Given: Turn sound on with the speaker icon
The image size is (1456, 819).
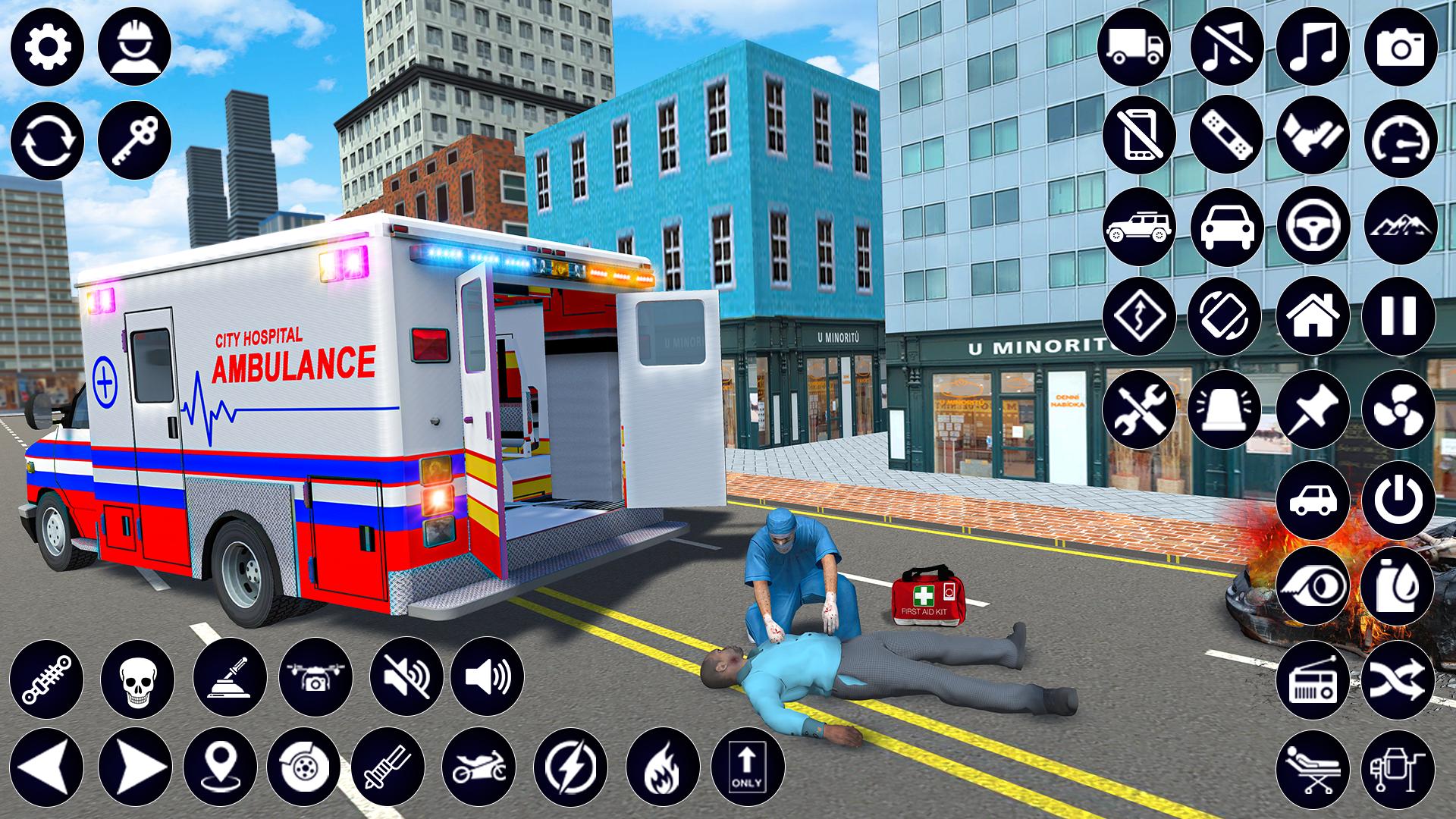Looking at the screenshot, I should click(x=487, y=677).
